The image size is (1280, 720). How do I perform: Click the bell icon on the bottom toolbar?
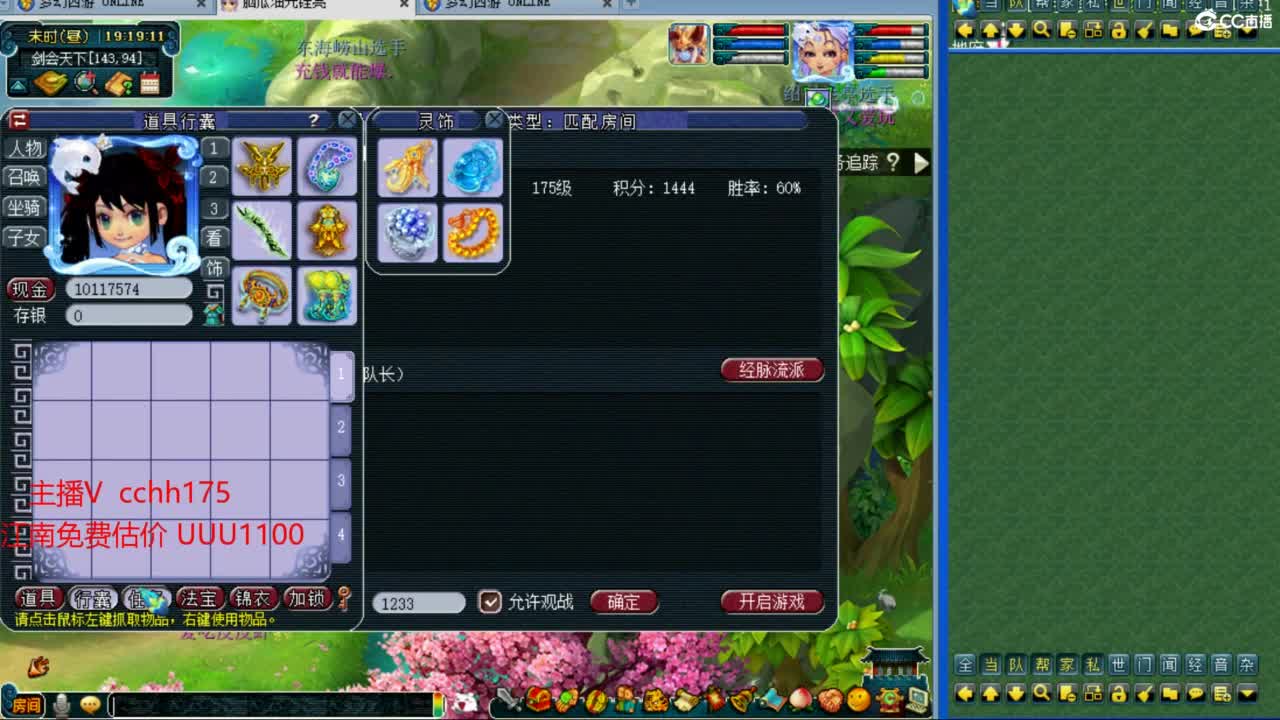click(740, 700)
